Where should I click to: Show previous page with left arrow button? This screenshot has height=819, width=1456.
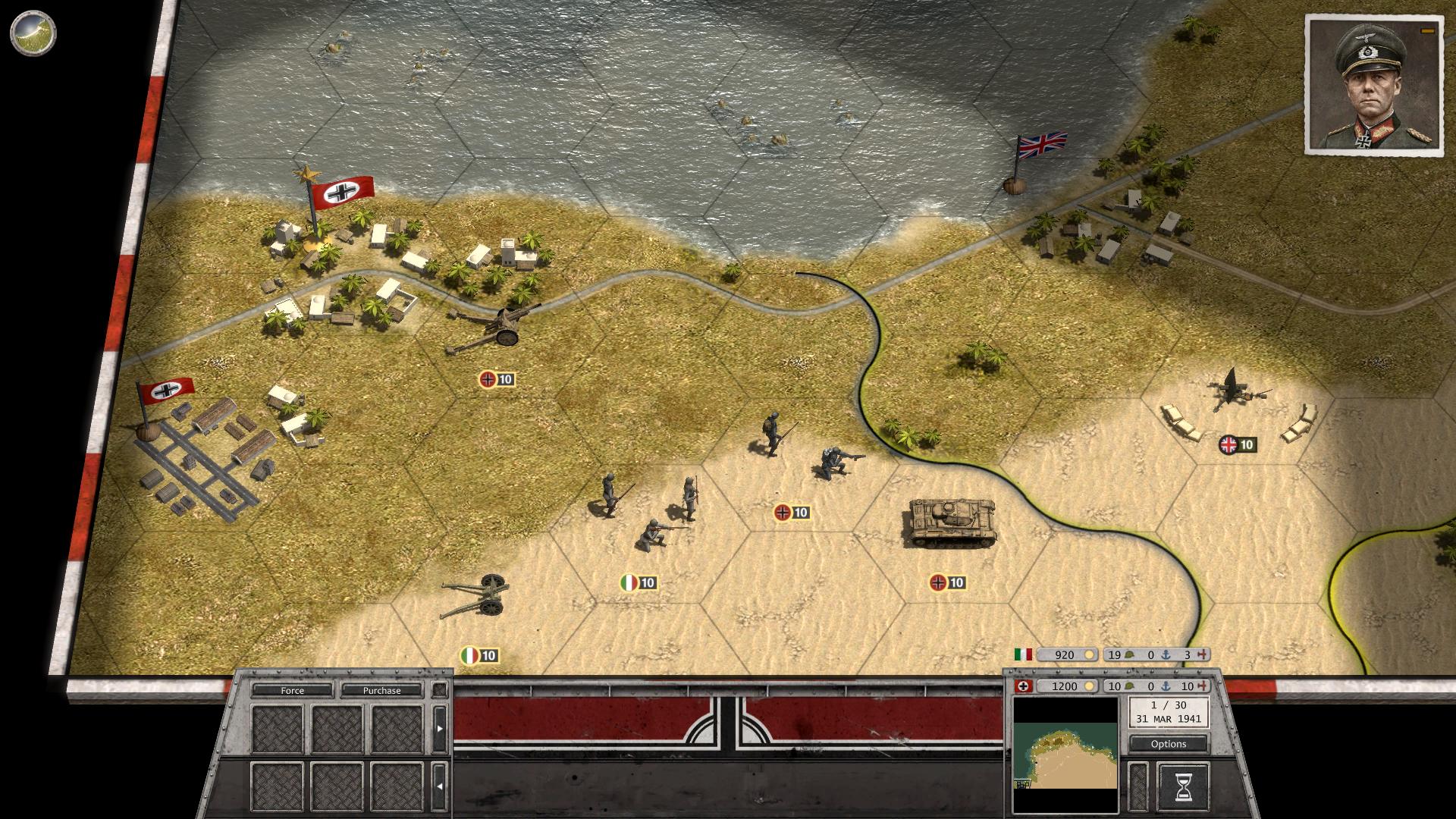coord(439,786)
